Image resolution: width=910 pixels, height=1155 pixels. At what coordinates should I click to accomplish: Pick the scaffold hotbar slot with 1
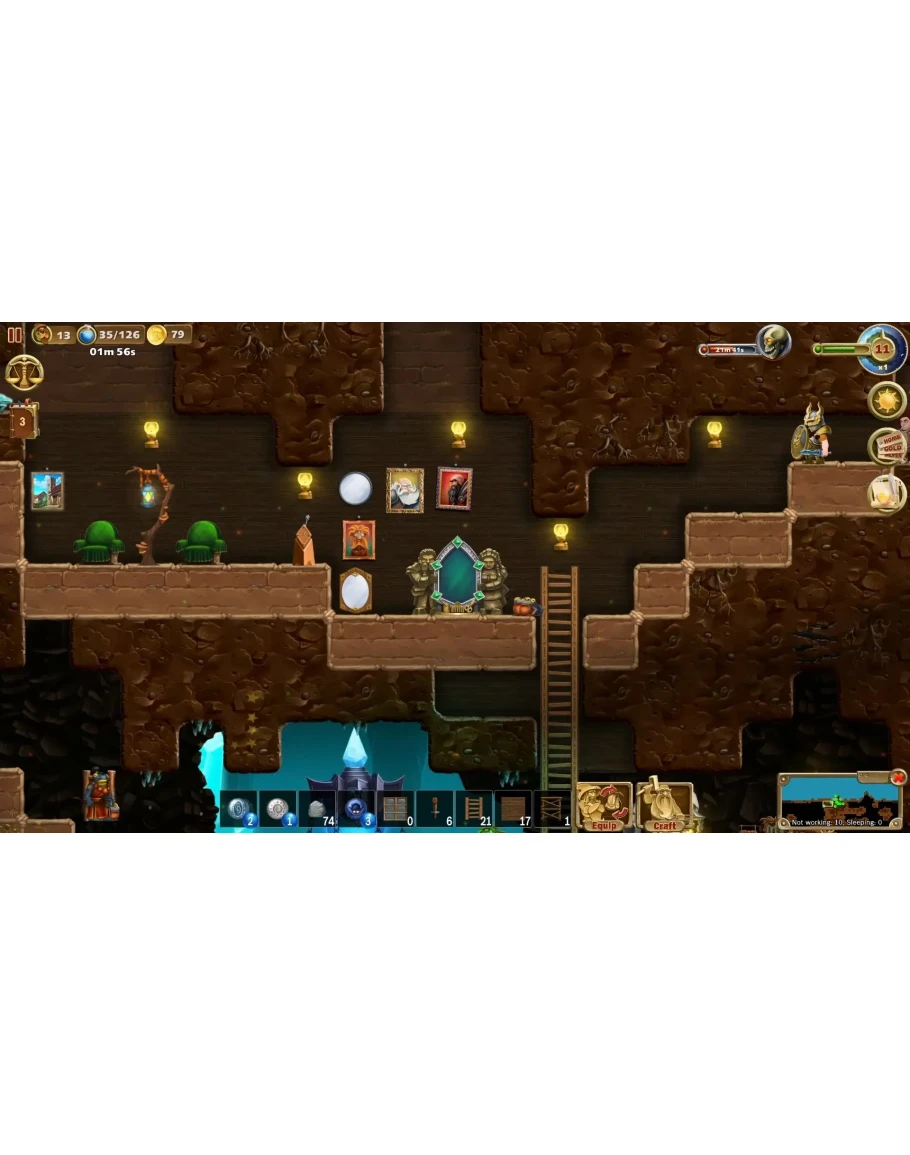point(552,808)
